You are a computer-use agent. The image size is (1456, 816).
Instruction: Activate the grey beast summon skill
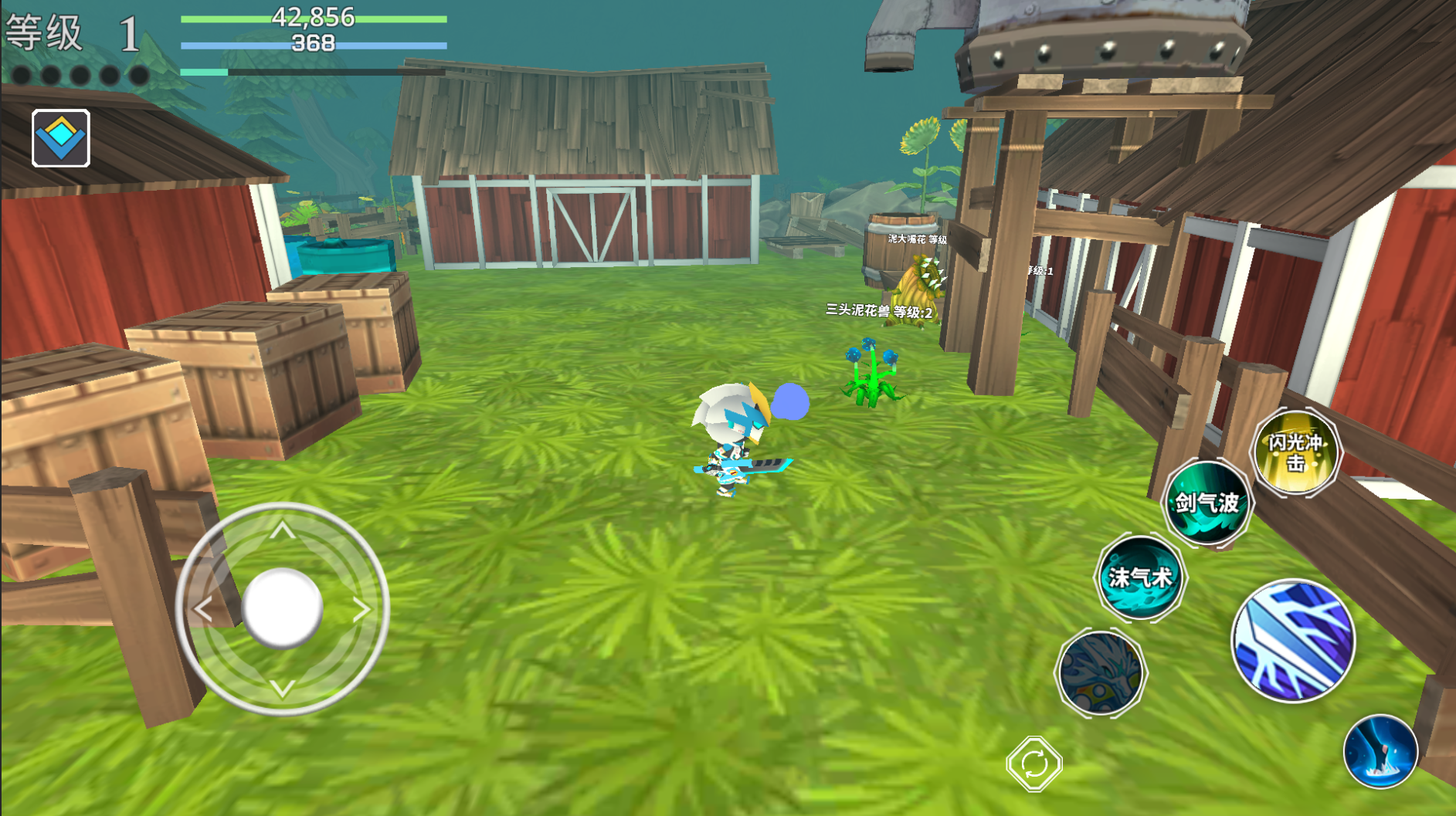tap(1100, 672)
